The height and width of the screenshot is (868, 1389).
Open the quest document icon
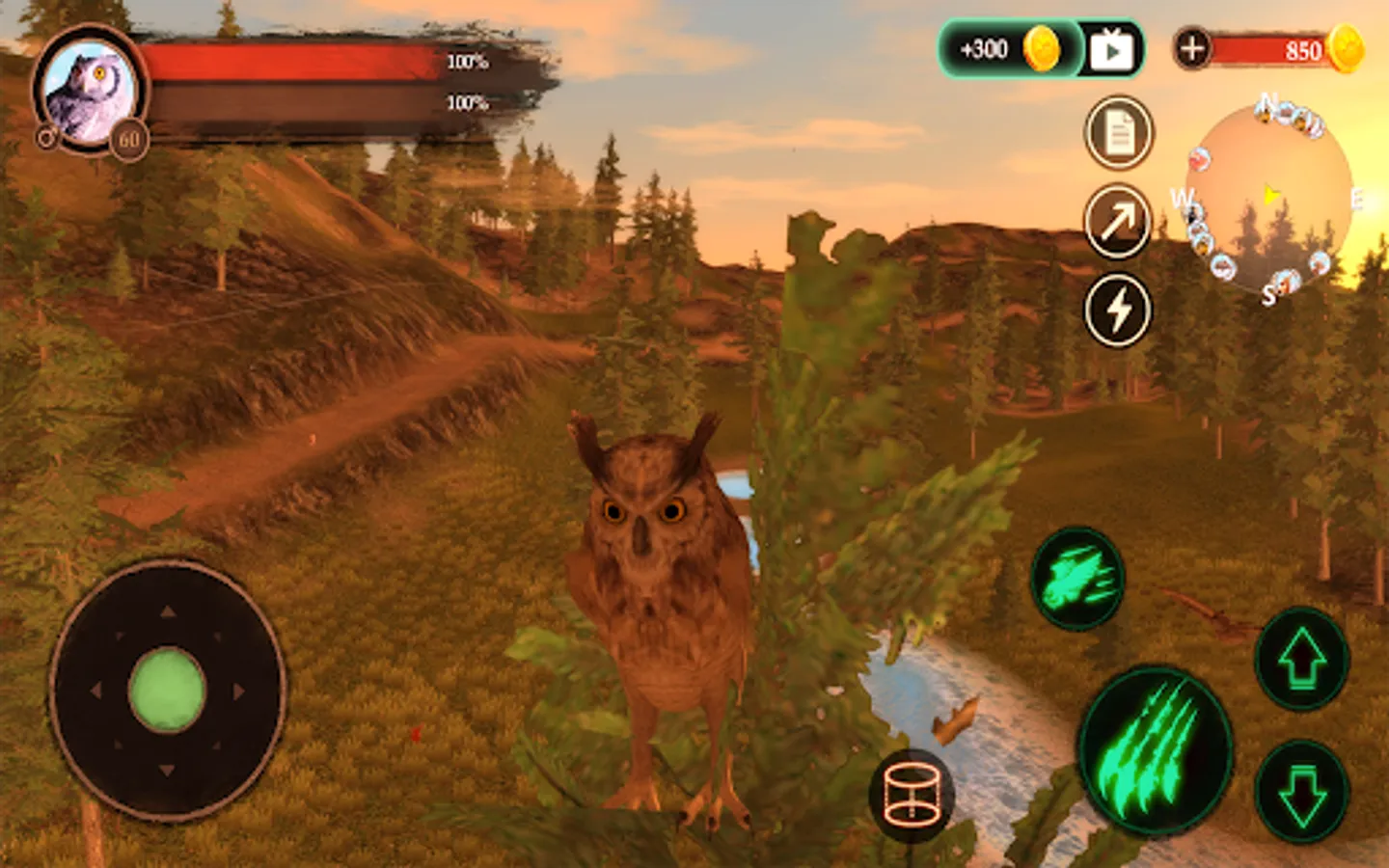coord(1118,133)
